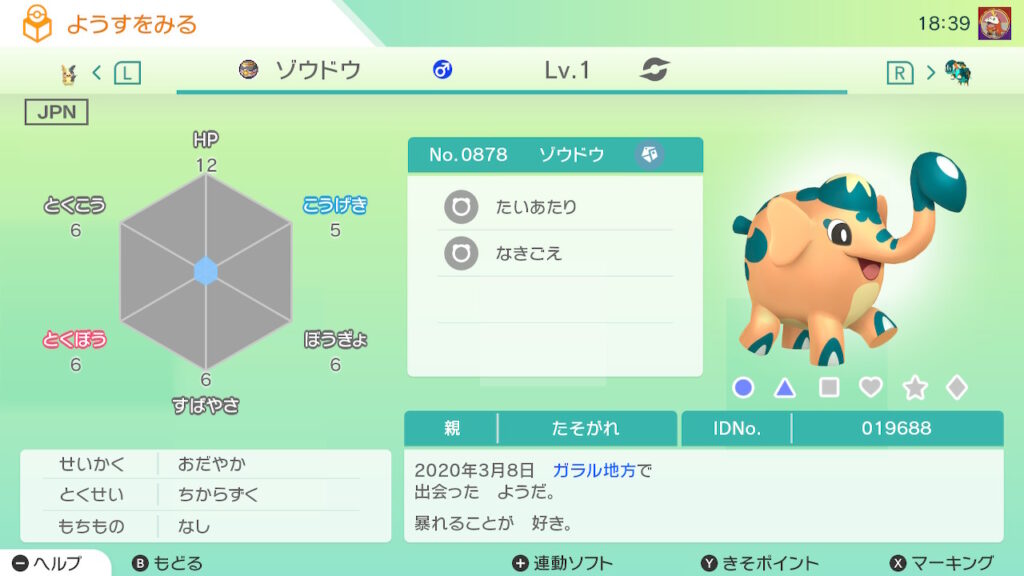Toggle the square marking
1024x576 pixels.
pyautogui.click(x=829, y=387)
